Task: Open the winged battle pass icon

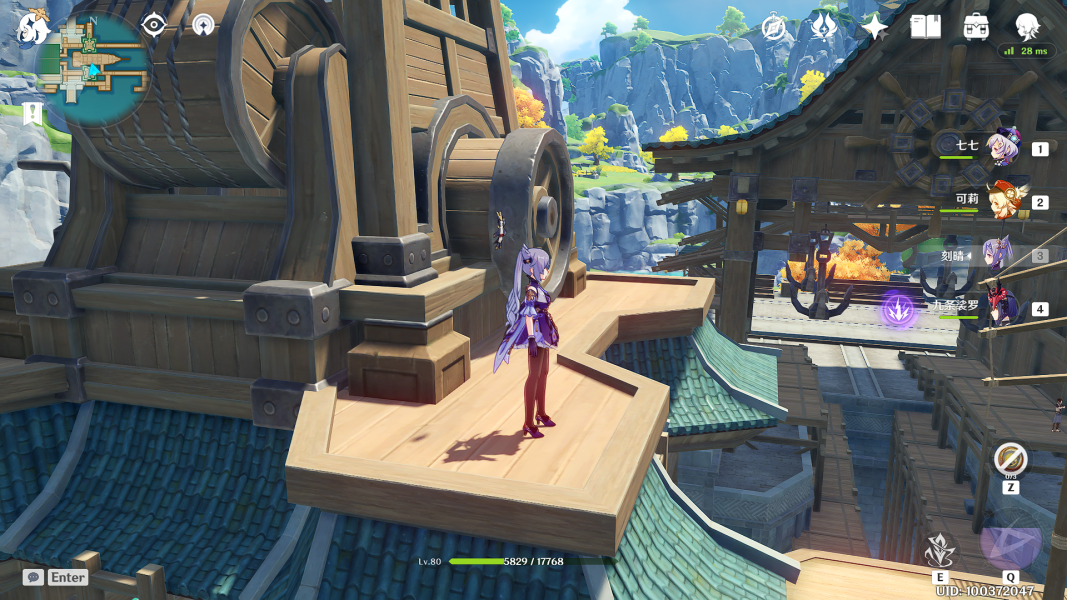Action: coord(824,26)
